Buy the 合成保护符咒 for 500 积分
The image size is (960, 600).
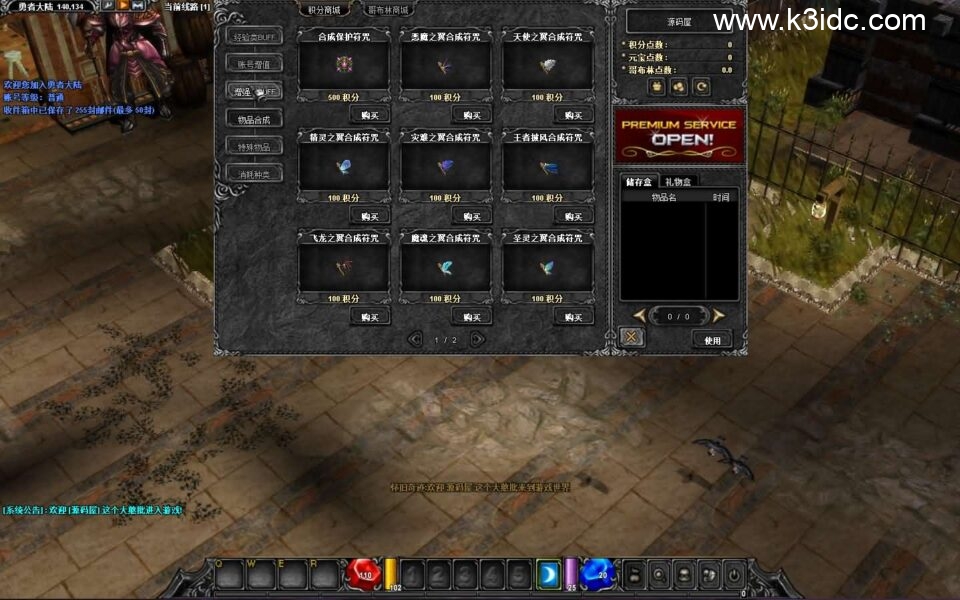[369, 114]
